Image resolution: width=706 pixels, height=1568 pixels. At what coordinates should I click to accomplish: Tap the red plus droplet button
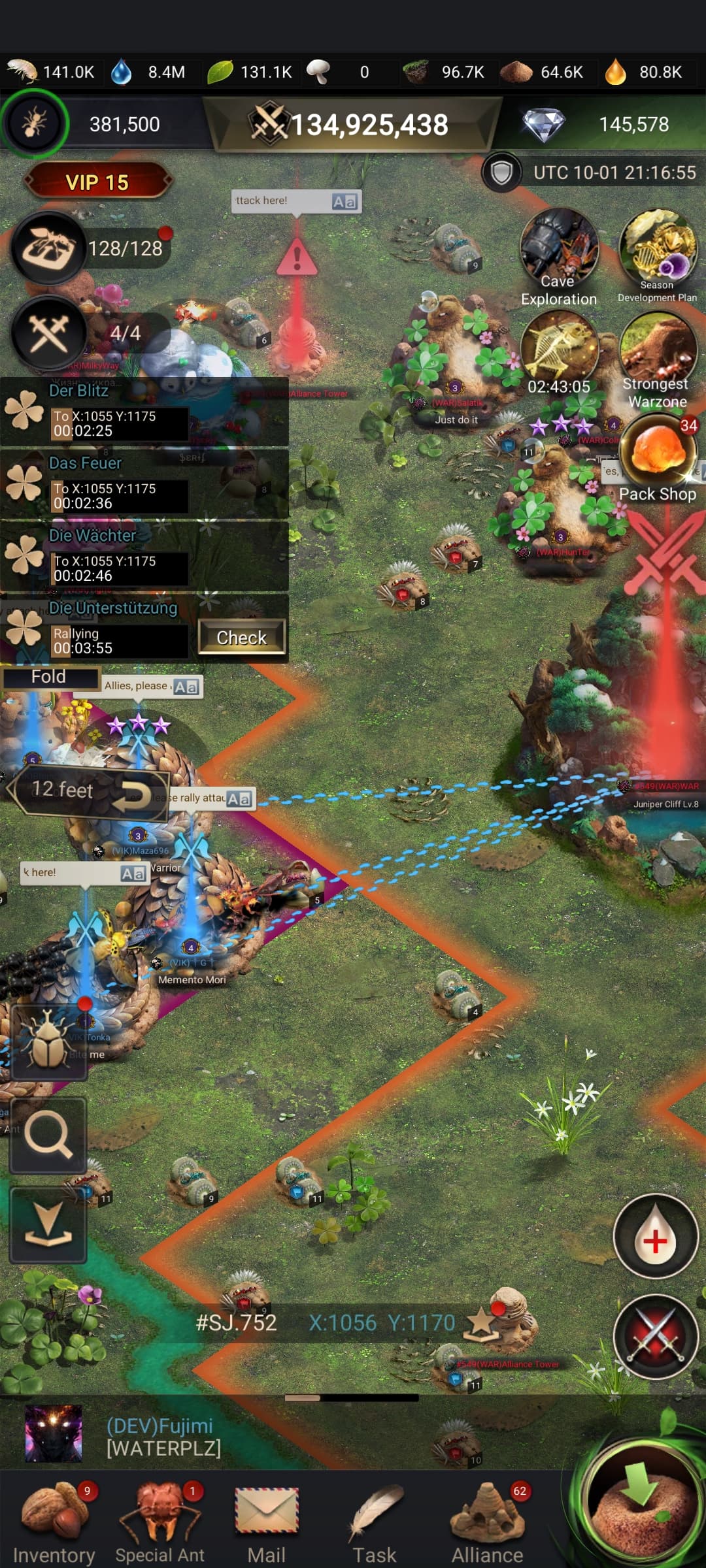pos(656,1236)
